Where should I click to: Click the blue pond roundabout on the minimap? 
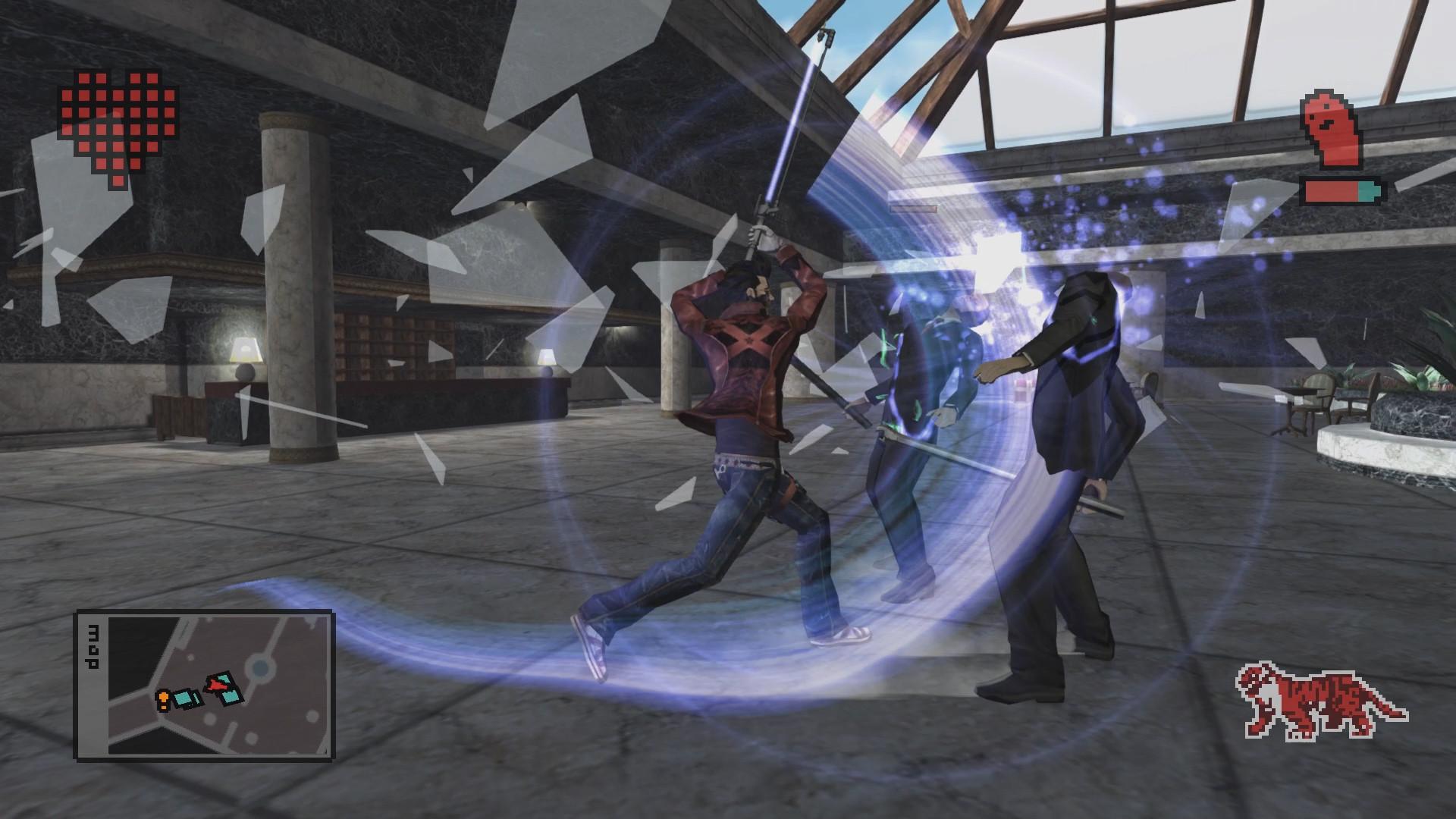point(259,666)
